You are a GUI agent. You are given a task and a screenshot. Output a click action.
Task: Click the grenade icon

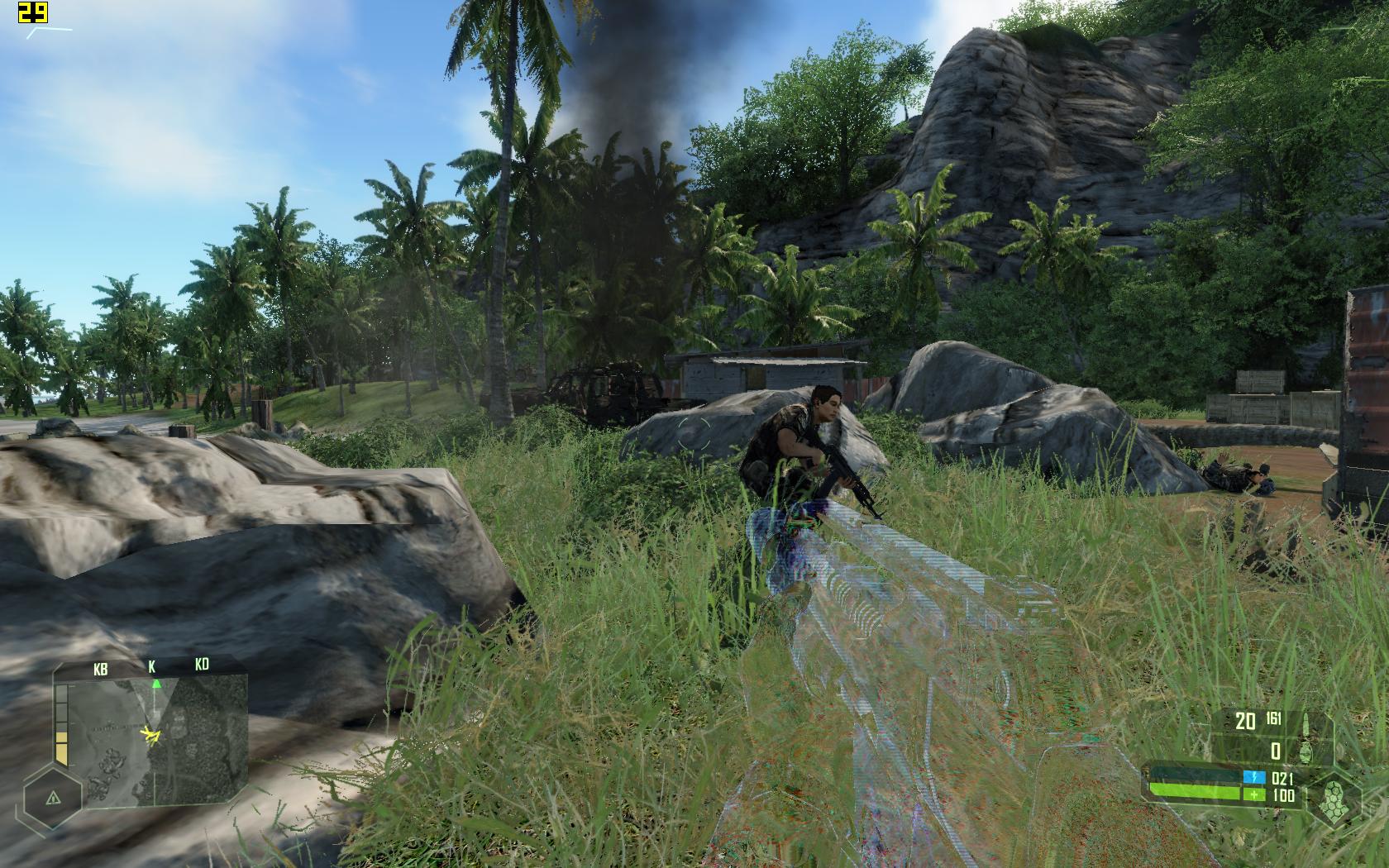(1306, 751)
